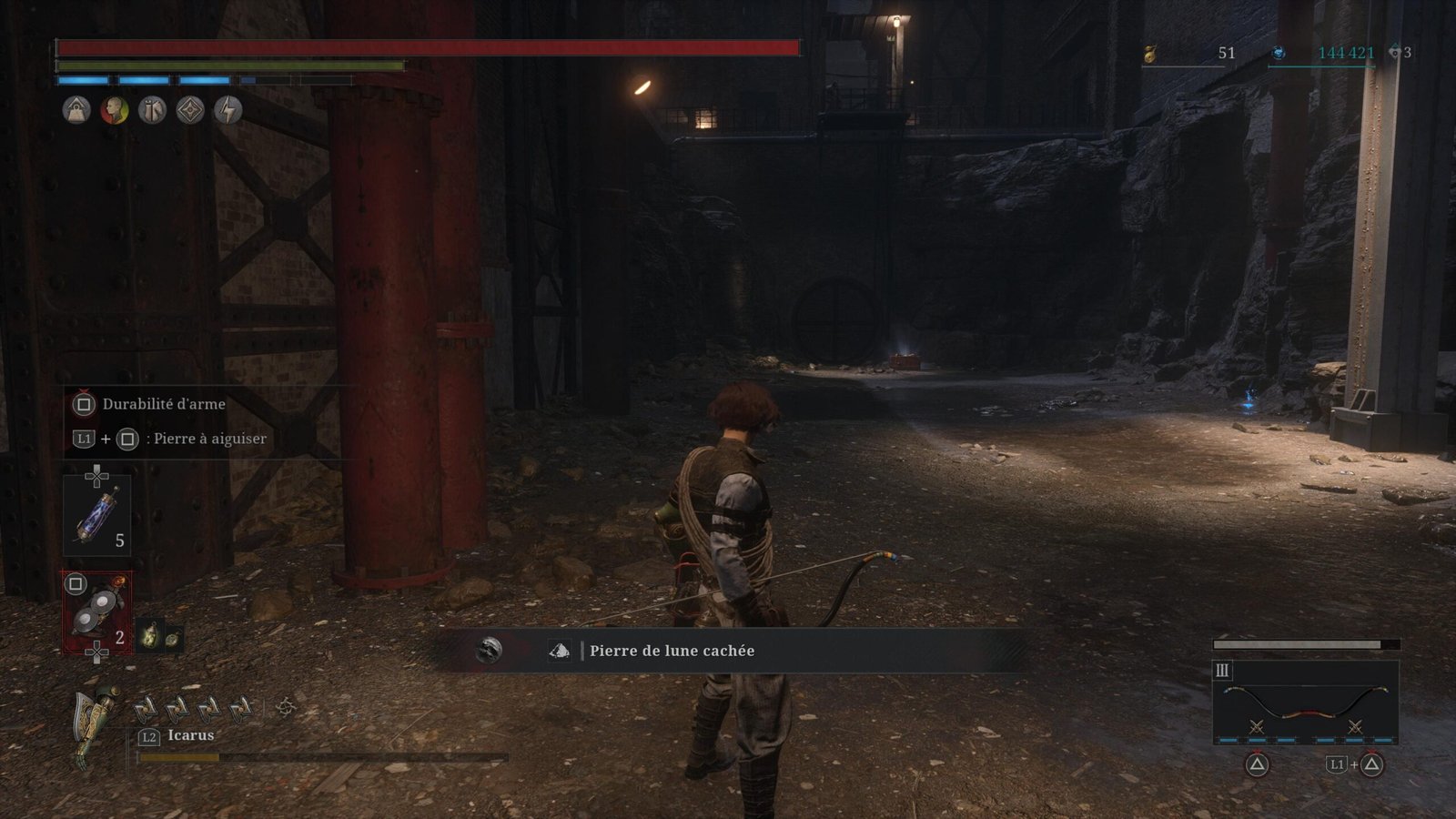Image resolution: width=1456 pixels, height=819 pixels.
Task: Select the blue vial belt item slot
Action: click(96, 515)
